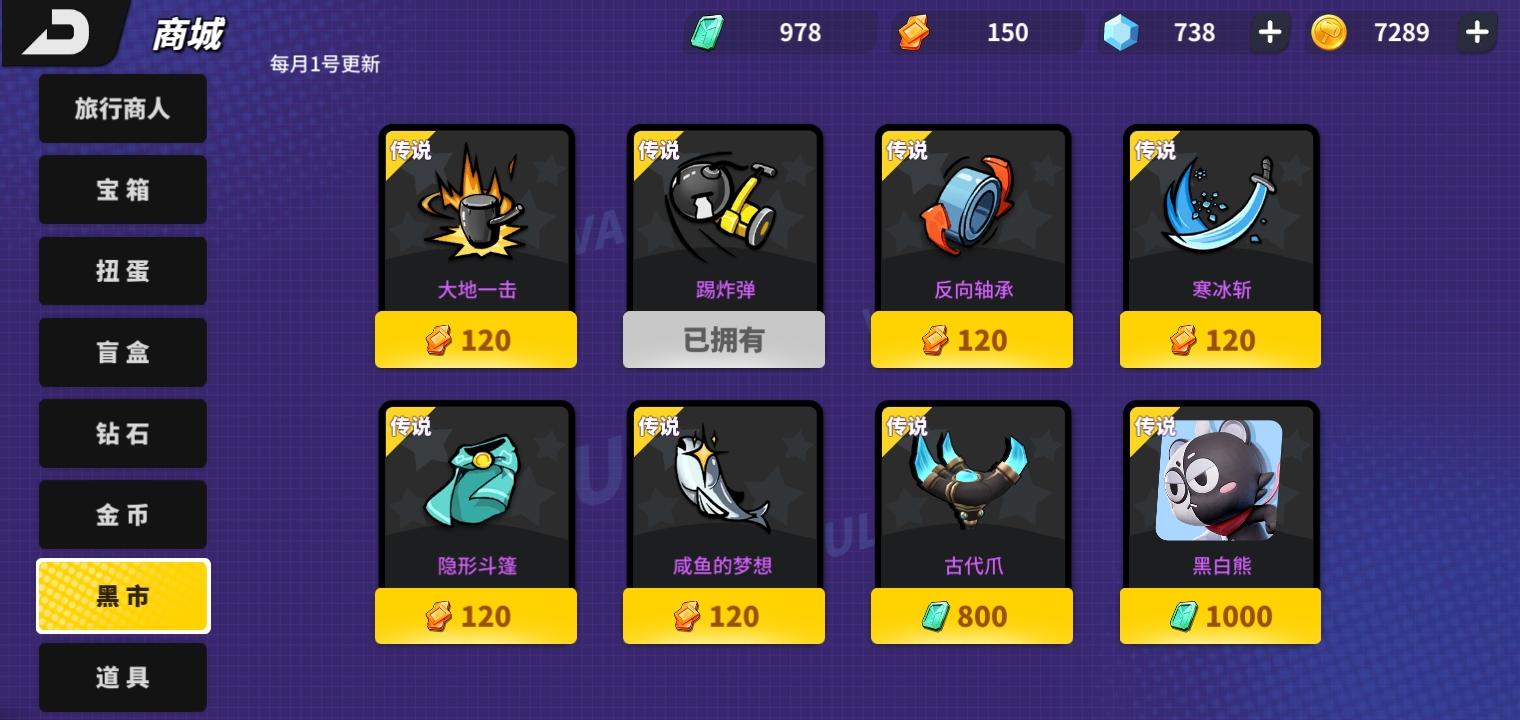Screen dimensions: 1520x720
Task: Switch to the 旅行商人 tab
Action: 122,108
